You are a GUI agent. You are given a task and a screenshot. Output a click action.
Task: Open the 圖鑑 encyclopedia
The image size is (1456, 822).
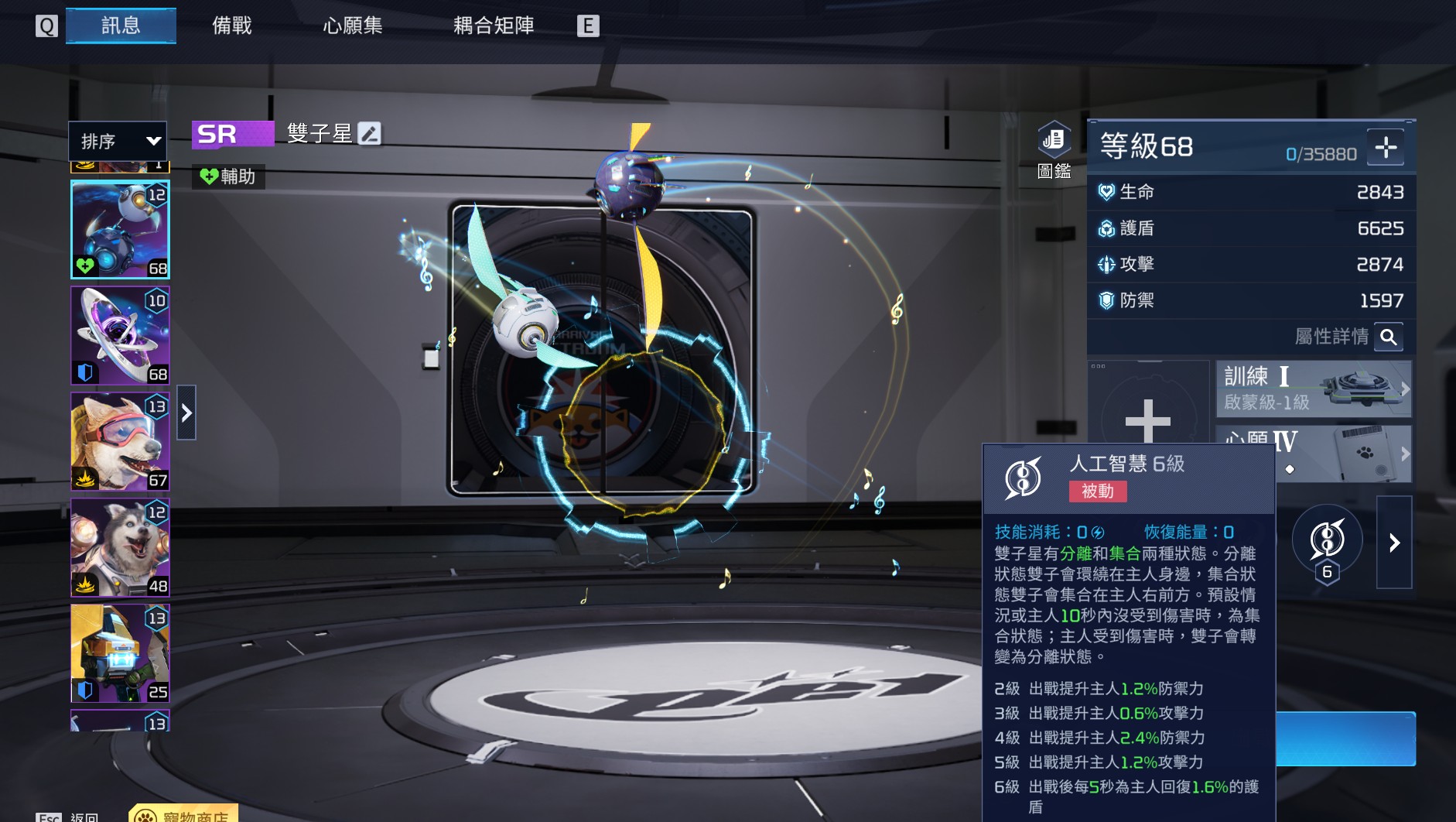pyautogui.click(x=1053, y=149)
